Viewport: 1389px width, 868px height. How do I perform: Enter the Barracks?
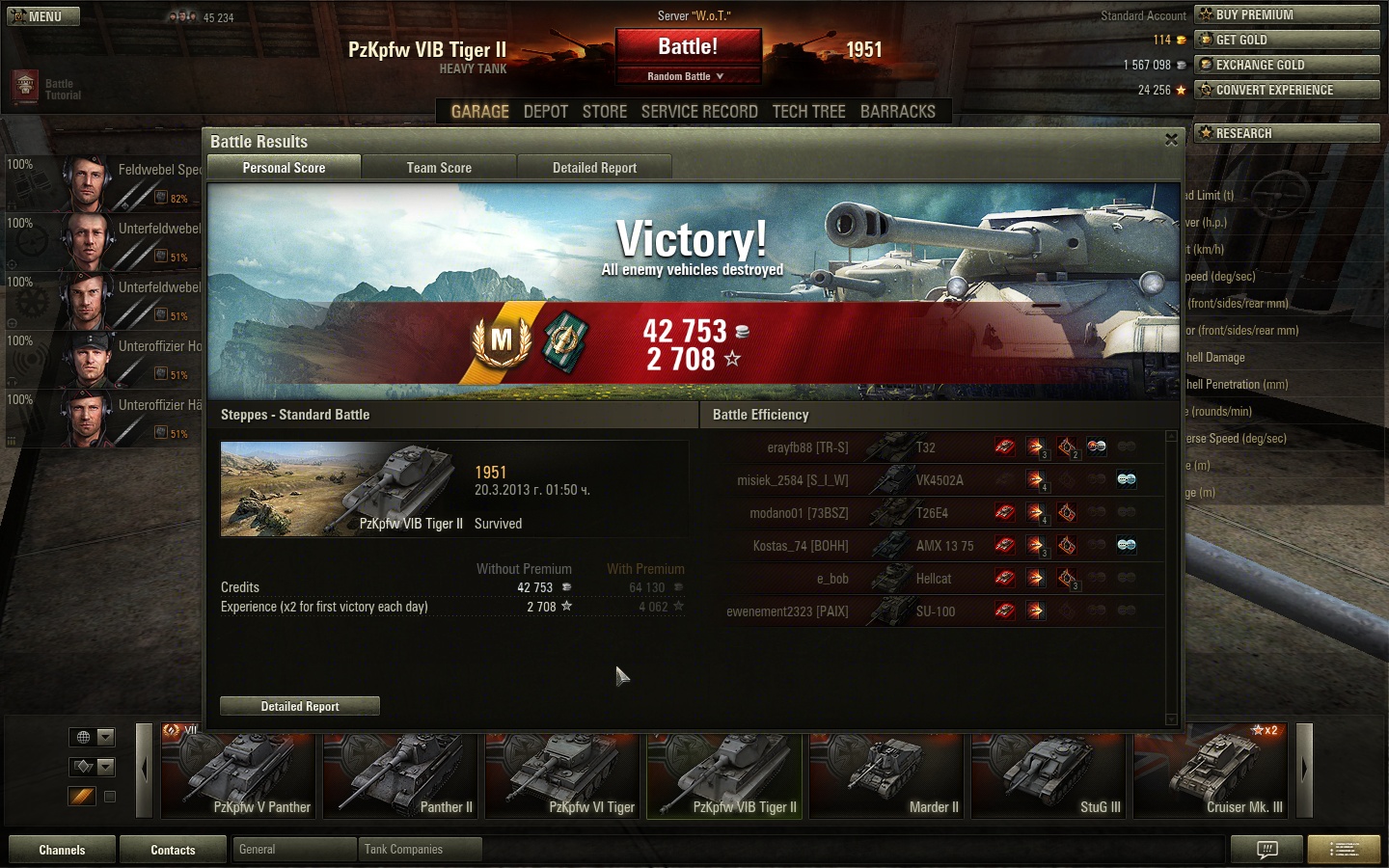click(x=897, y=112)
